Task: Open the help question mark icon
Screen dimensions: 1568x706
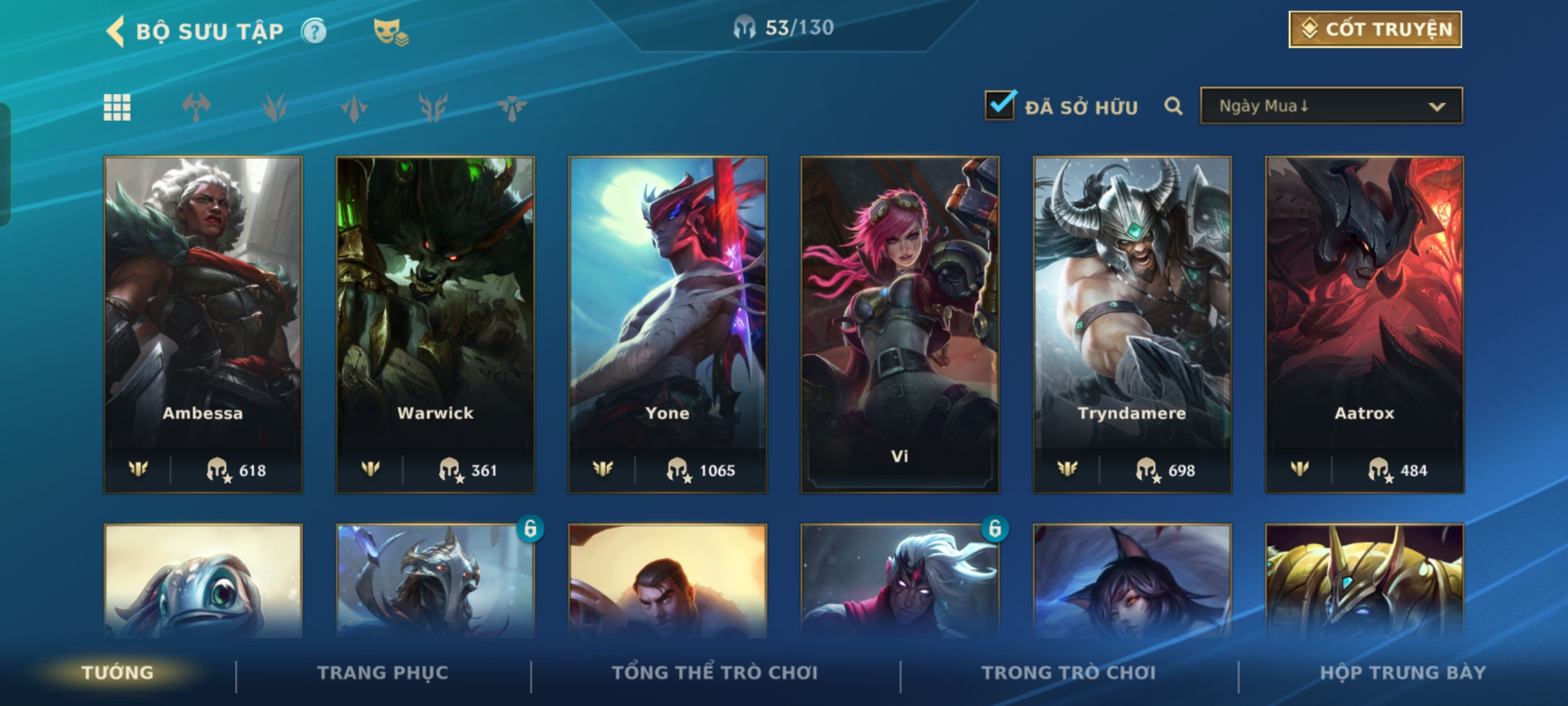Action: 314,31
